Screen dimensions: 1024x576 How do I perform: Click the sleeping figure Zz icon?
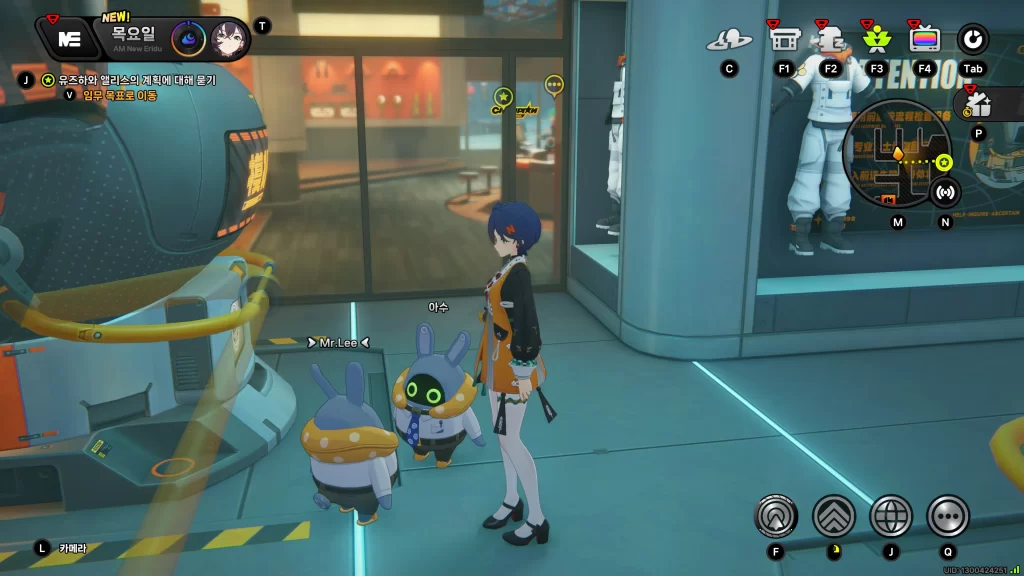[830, 39]
